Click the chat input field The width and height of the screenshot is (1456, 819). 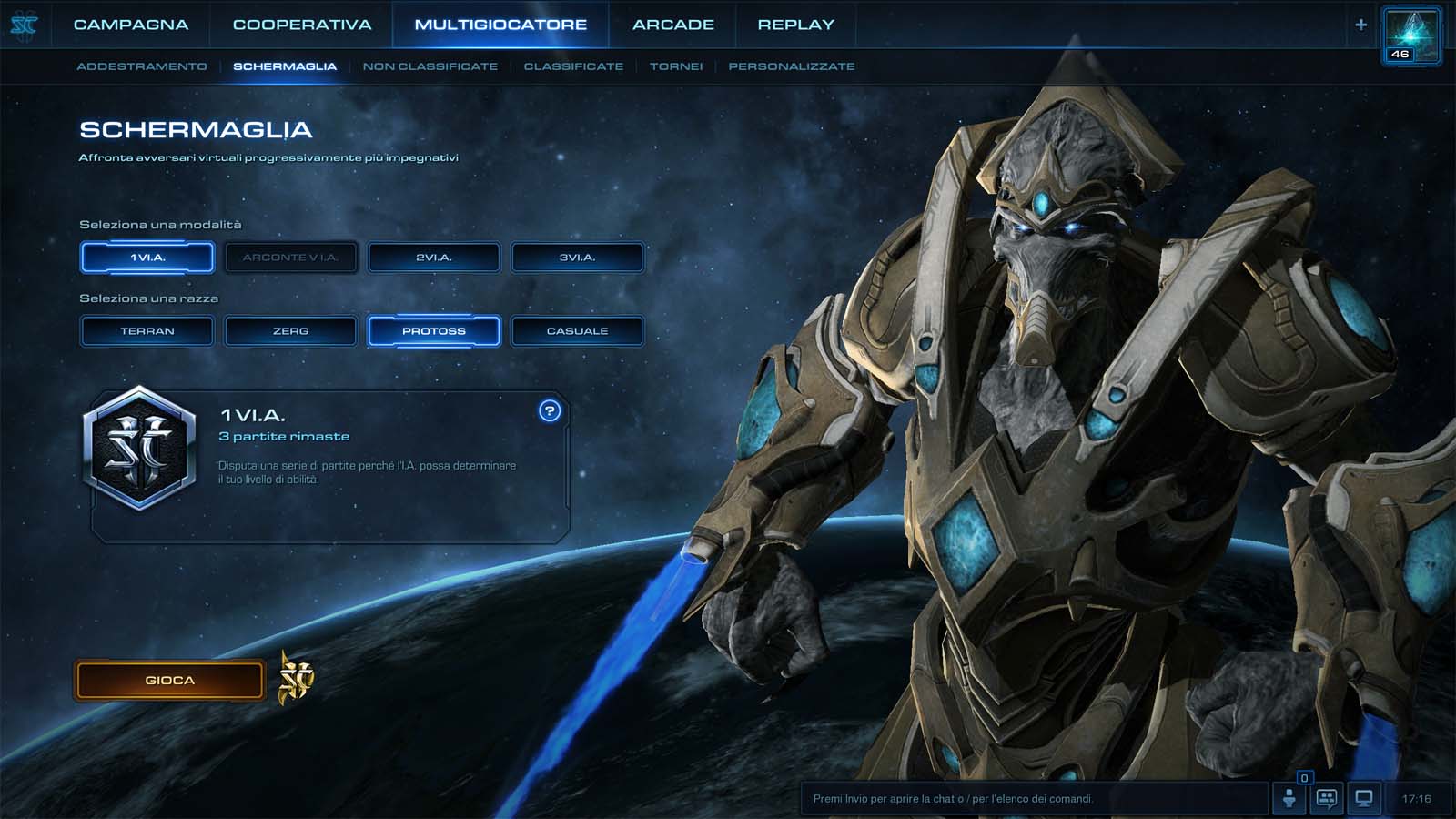click(x=1033, y=799)
